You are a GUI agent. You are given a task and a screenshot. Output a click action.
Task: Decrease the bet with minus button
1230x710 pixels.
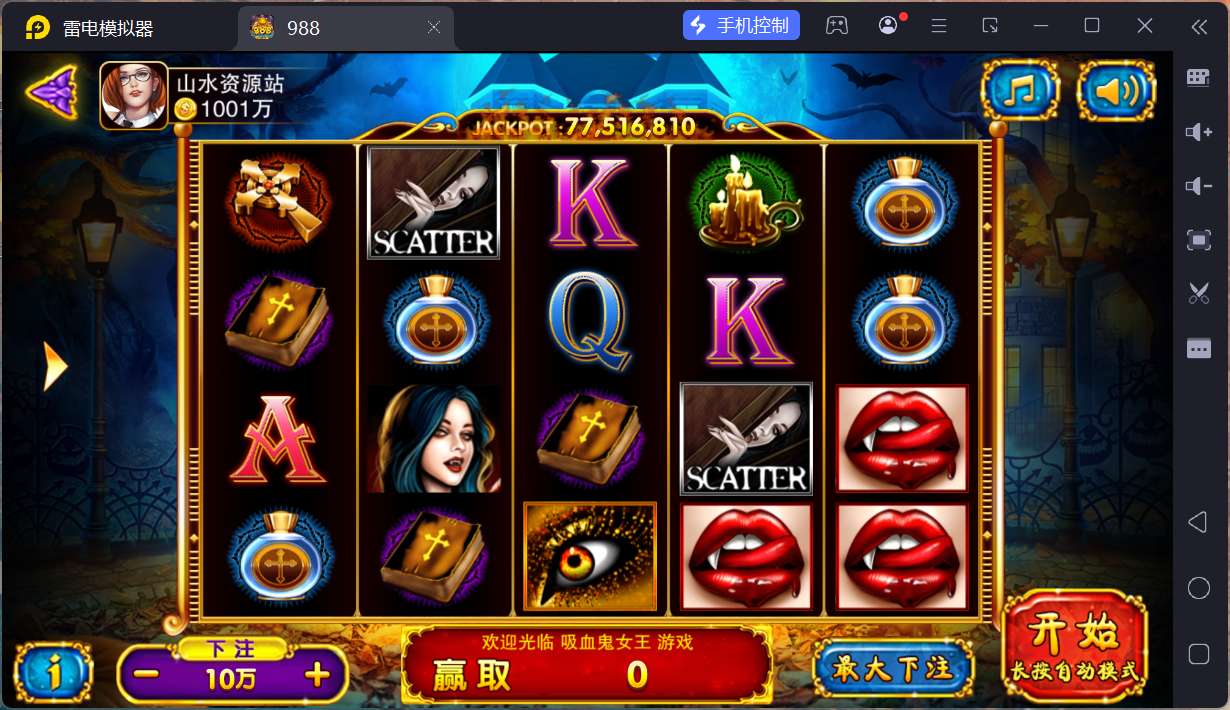146,675
